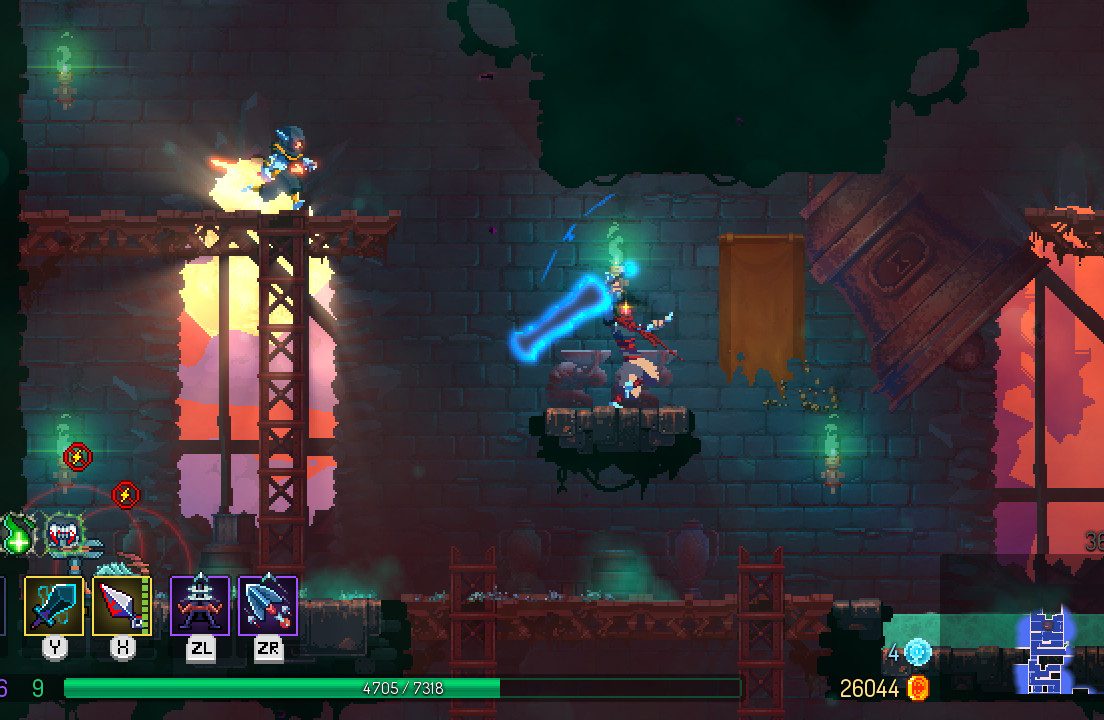Image resolution: width=1104 pixels, height=720 pixels.
Task: Activate the blue arrowhead skill slot
Action: tap(268, 605)
